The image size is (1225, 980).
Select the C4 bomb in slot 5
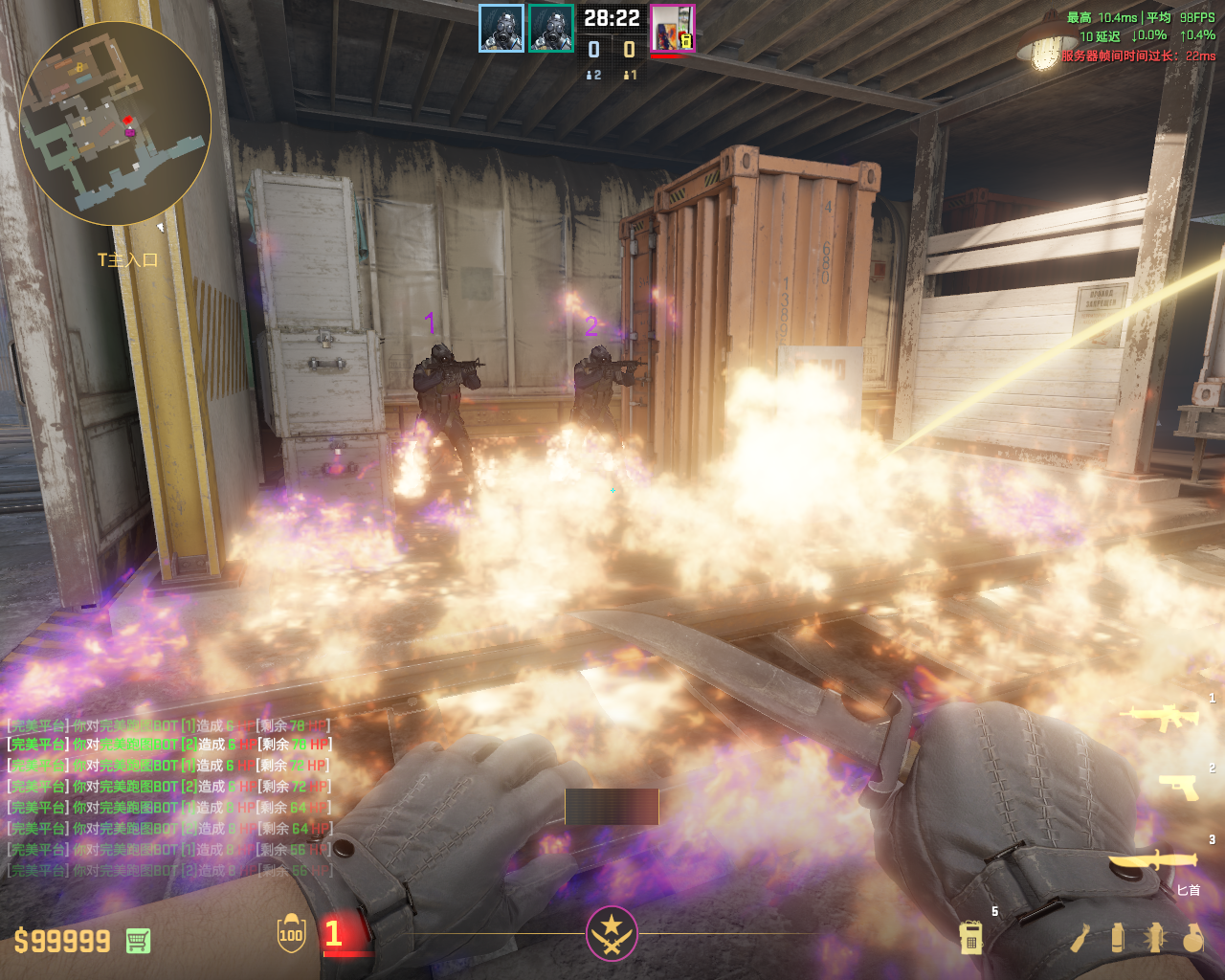click(x=970, y=937)
